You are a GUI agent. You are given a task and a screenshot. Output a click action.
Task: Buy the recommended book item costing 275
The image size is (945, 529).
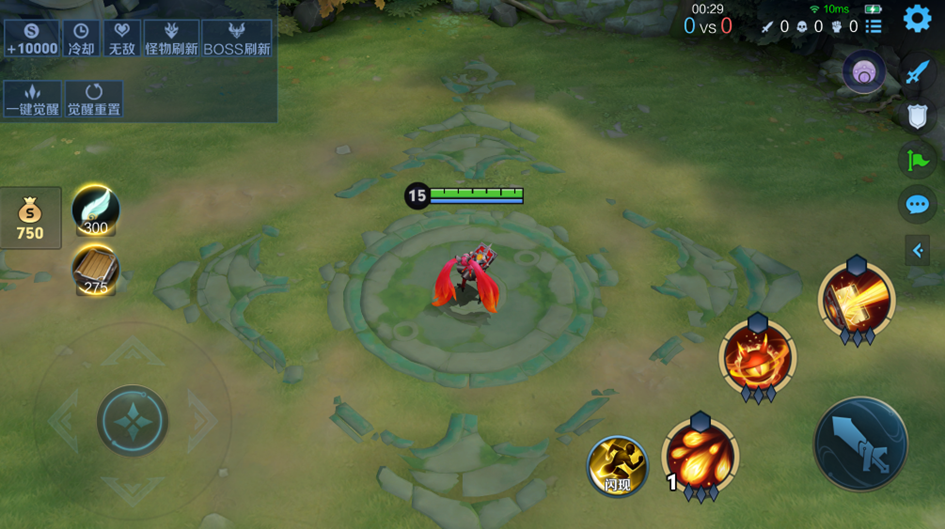point(96,269)
